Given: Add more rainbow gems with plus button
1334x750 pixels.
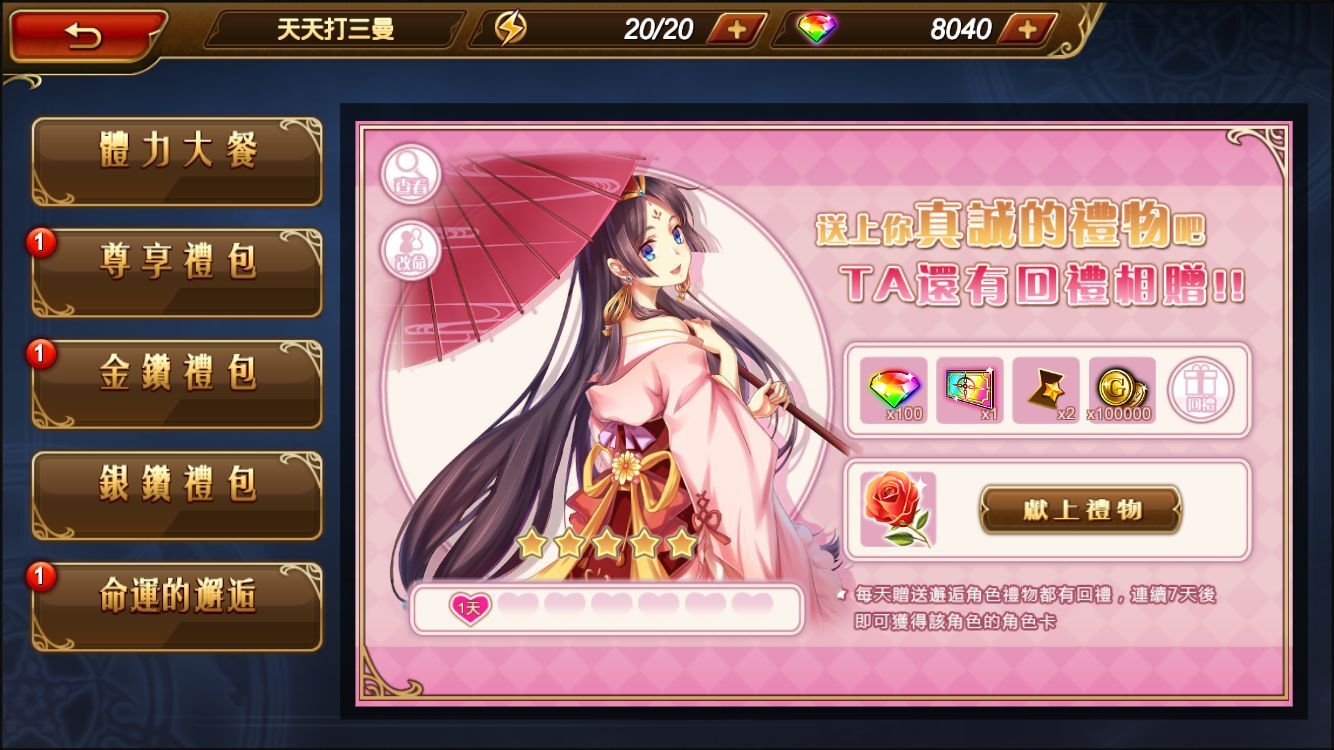Looking at the screenshot, I should pos(1027,29).
